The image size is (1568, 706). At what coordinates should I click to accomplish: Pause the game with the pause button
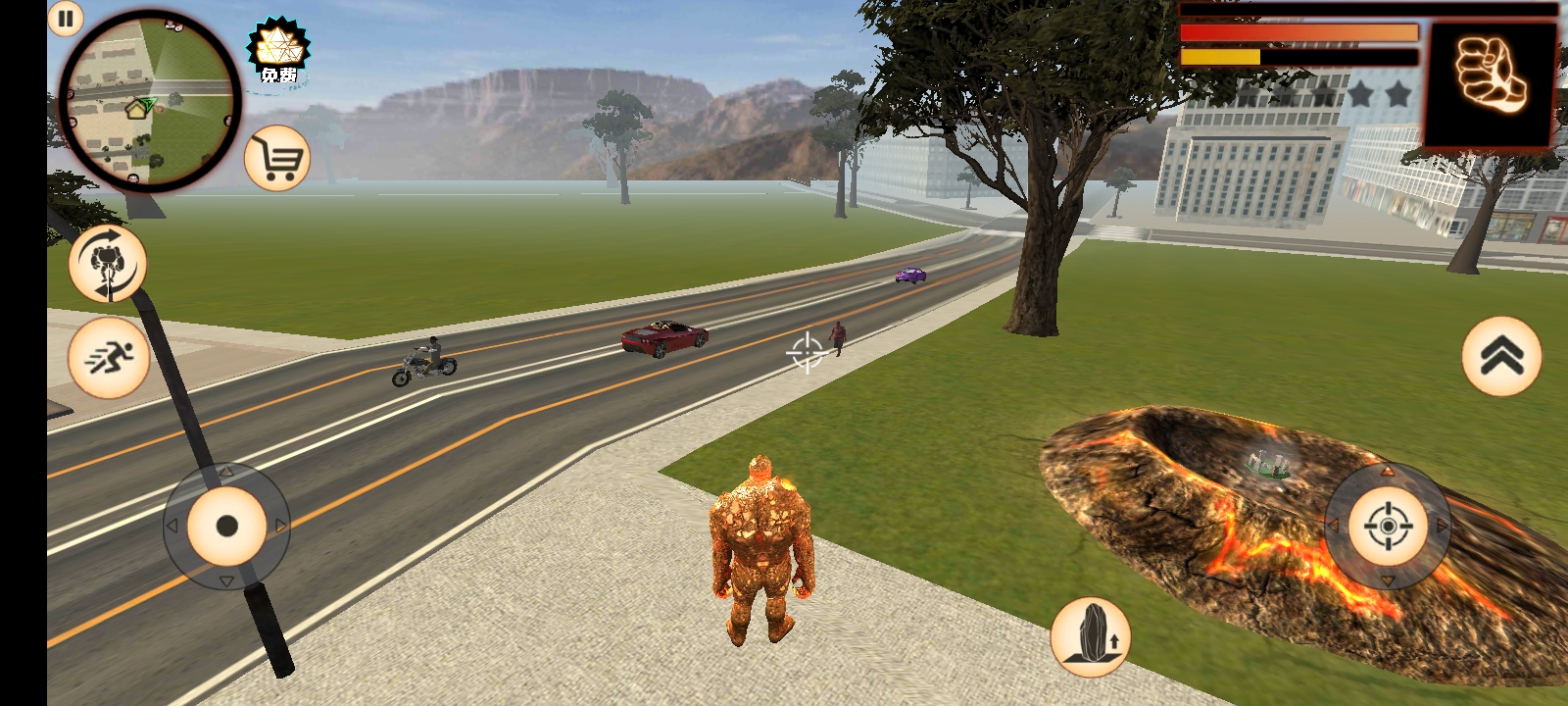pyautogui.click(x=66, y=19)
